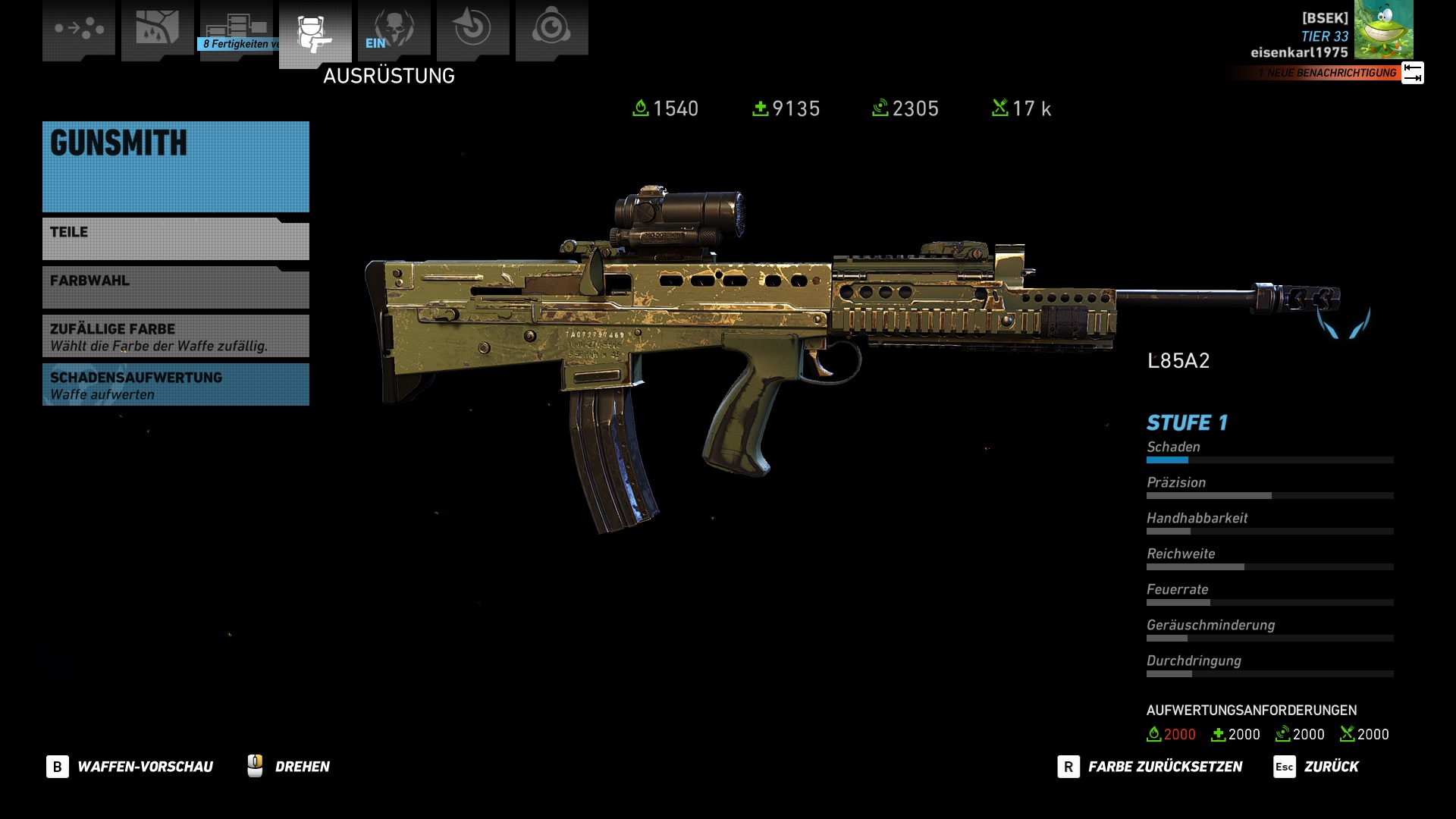Switch to the dots-and-arrow tab
The height and width of the screenshot is (819, 1456).
(79, 29)
